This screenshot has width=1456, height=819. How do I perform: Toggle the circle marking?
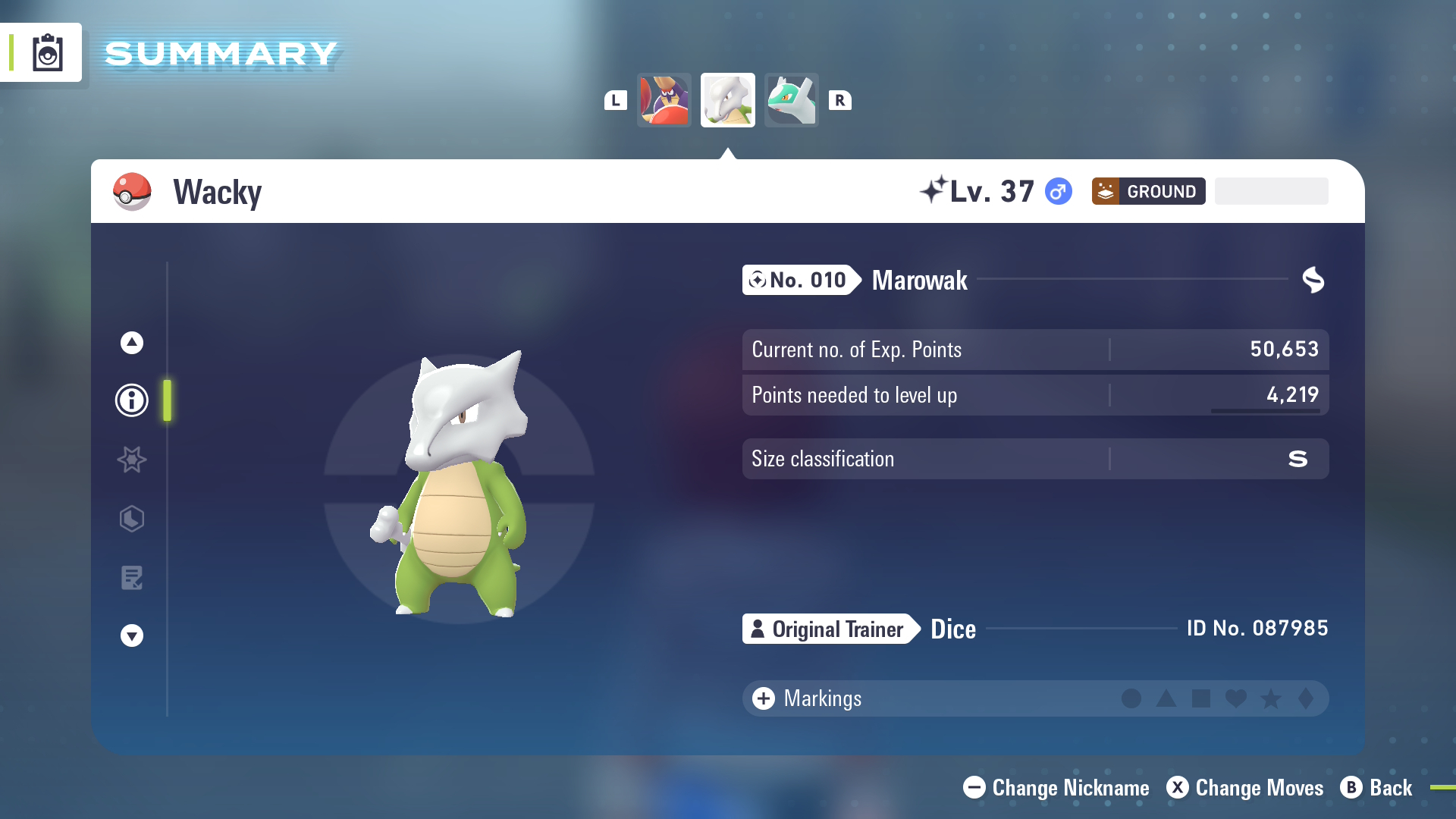click(1131, 698)
